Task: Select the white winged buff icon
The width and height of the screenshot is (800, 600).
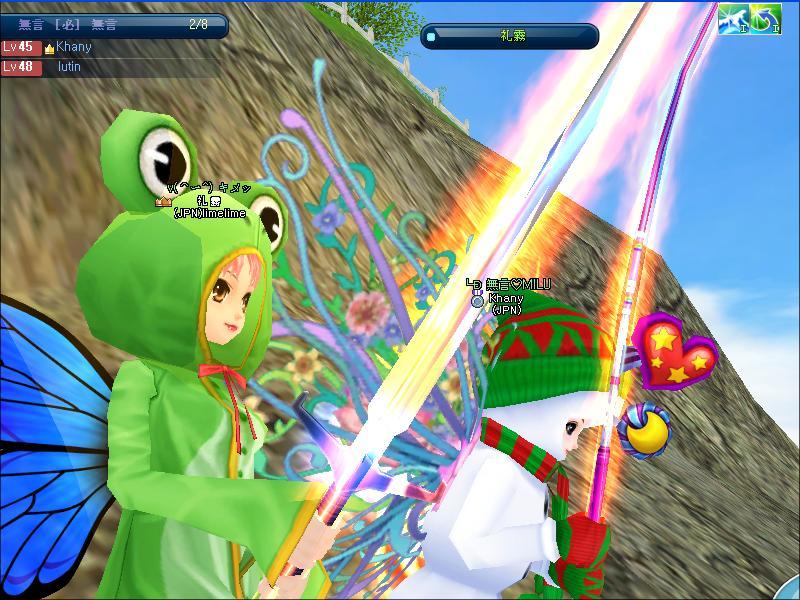Action: [x=732, y=17]
